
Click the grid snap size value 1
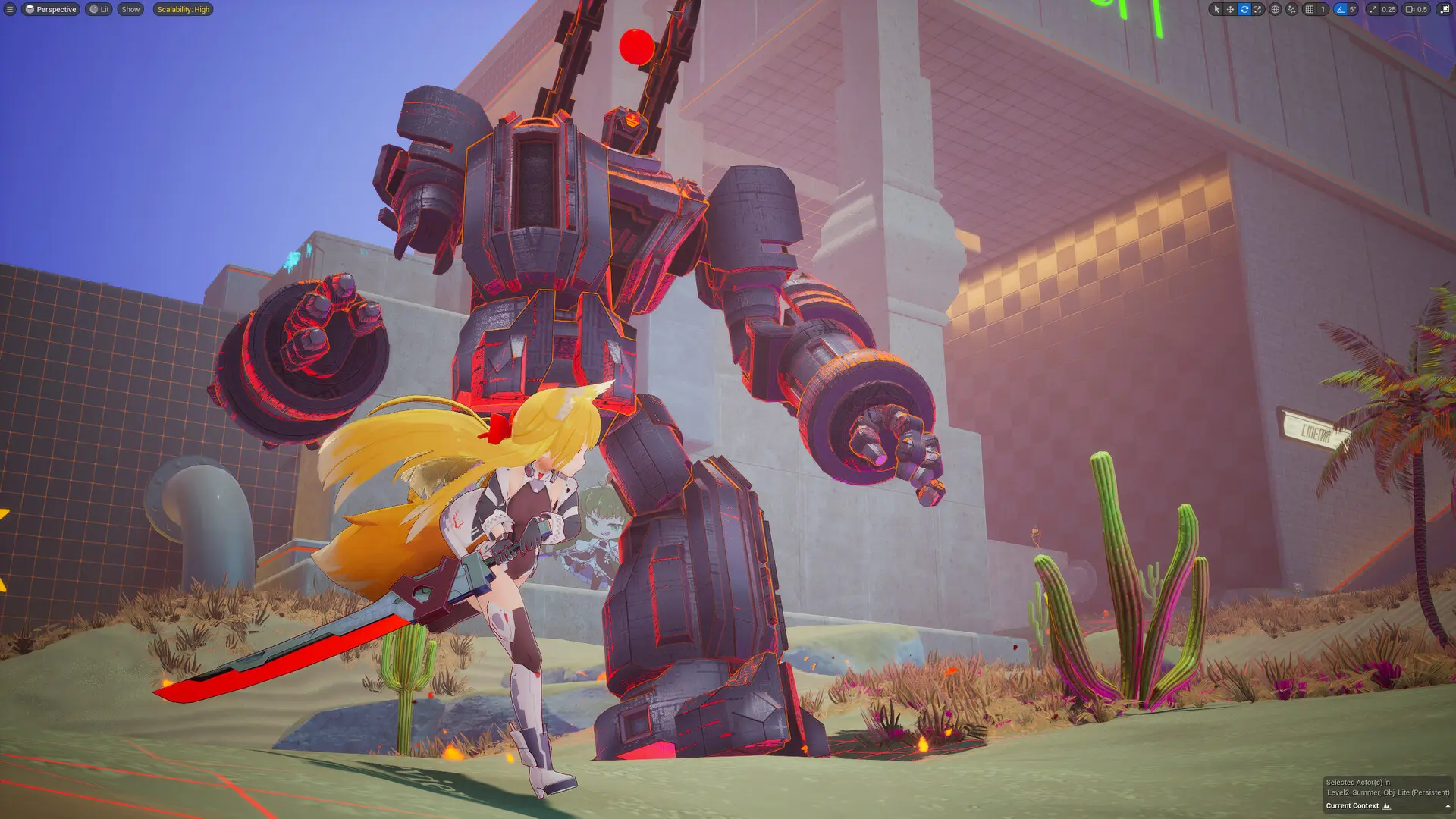(1323, 9)
